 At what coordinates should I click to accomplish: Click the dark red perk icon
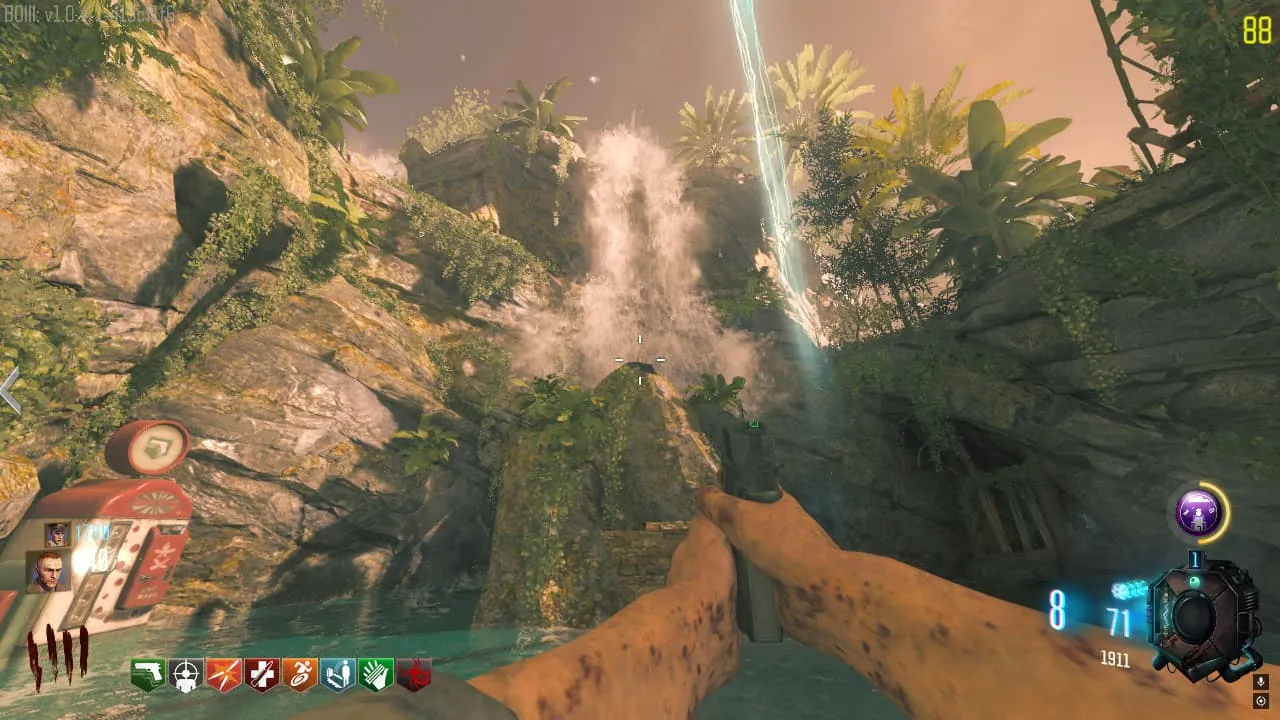[x=414, y=674]
